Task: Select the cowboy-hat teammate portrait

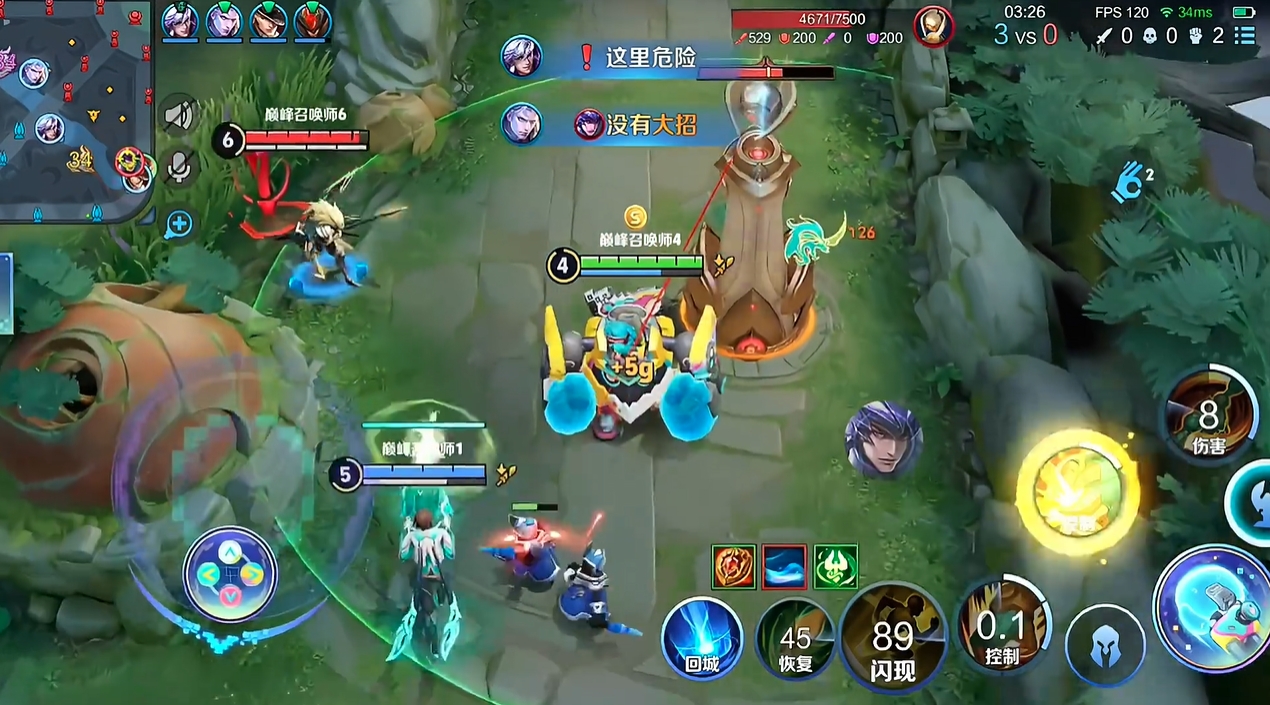Action: click(268, 20)
